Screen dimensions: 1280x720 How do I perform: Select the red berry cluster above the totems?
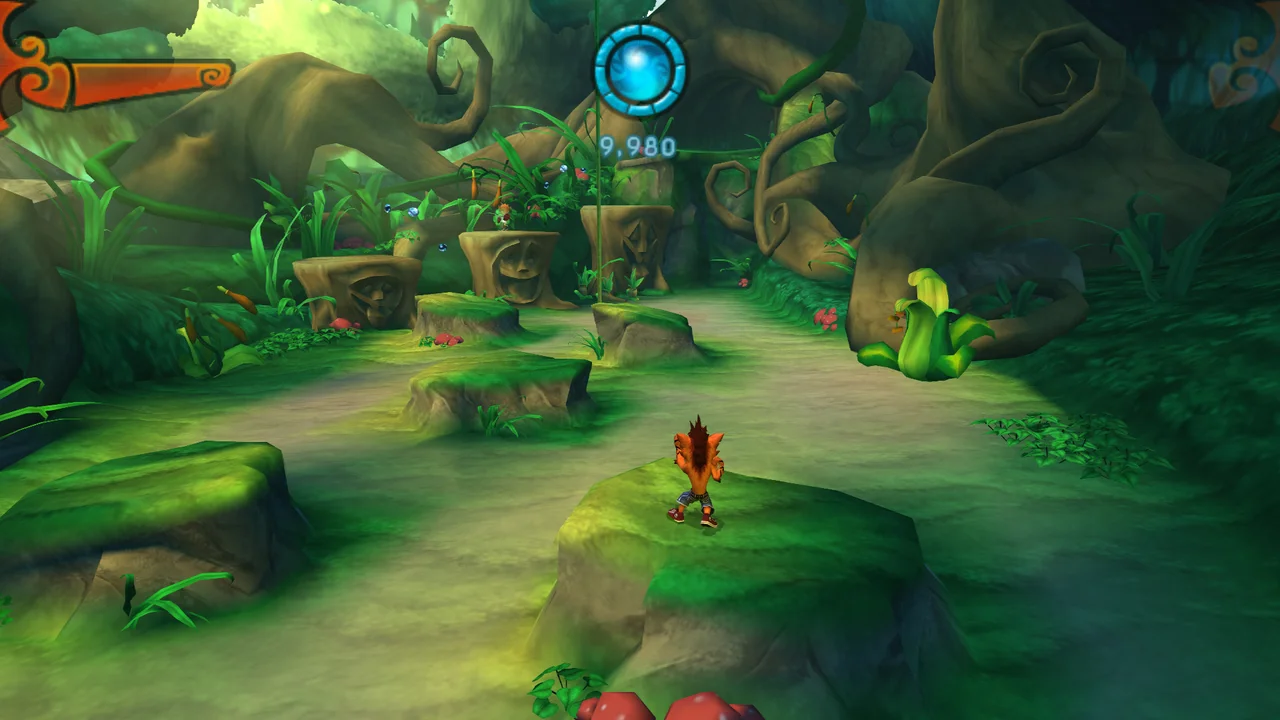tap(582, 173)
